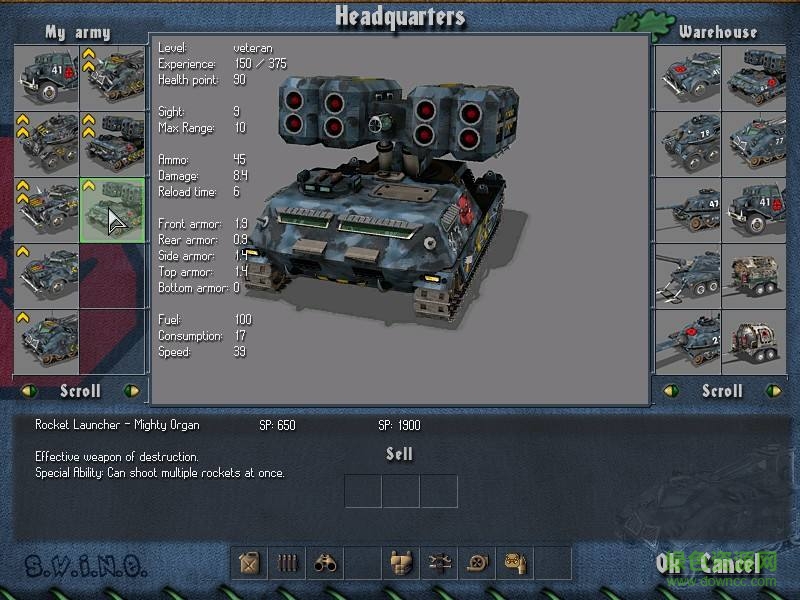Choose the gas mask upgrade icon

point(514,563)
